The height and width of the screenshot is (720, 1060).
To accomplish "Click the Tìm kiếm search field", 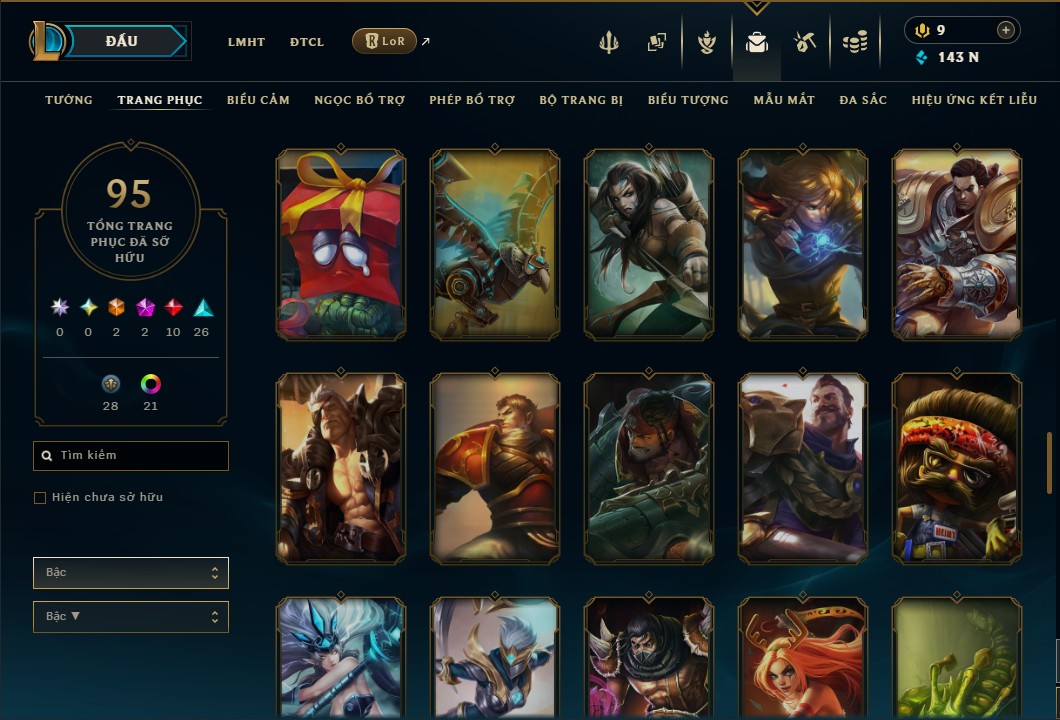I will (x=131, y=456).
